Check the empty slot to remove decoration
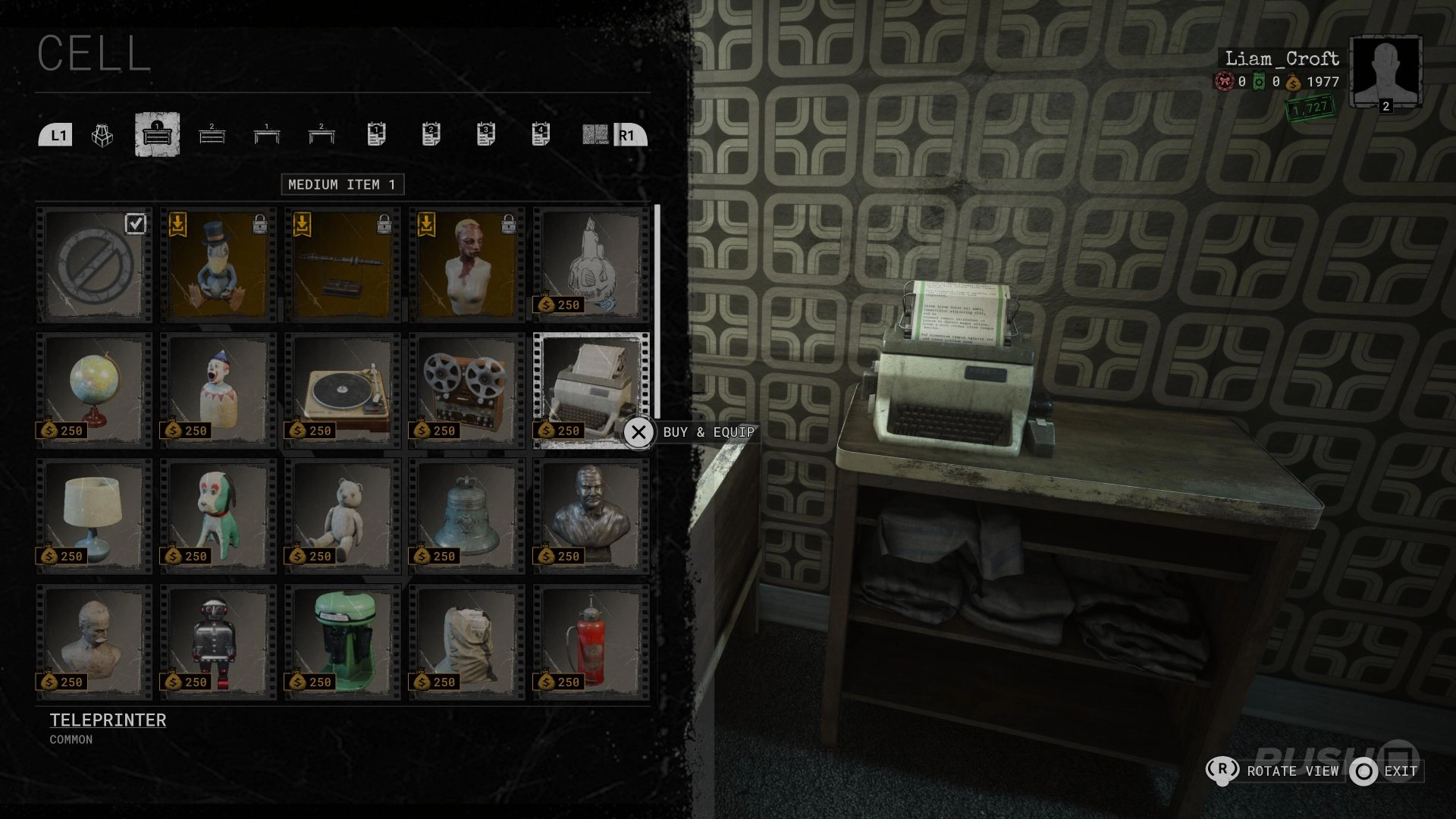Viewport: 1456px width, 819px height. [x=94, y=263]
